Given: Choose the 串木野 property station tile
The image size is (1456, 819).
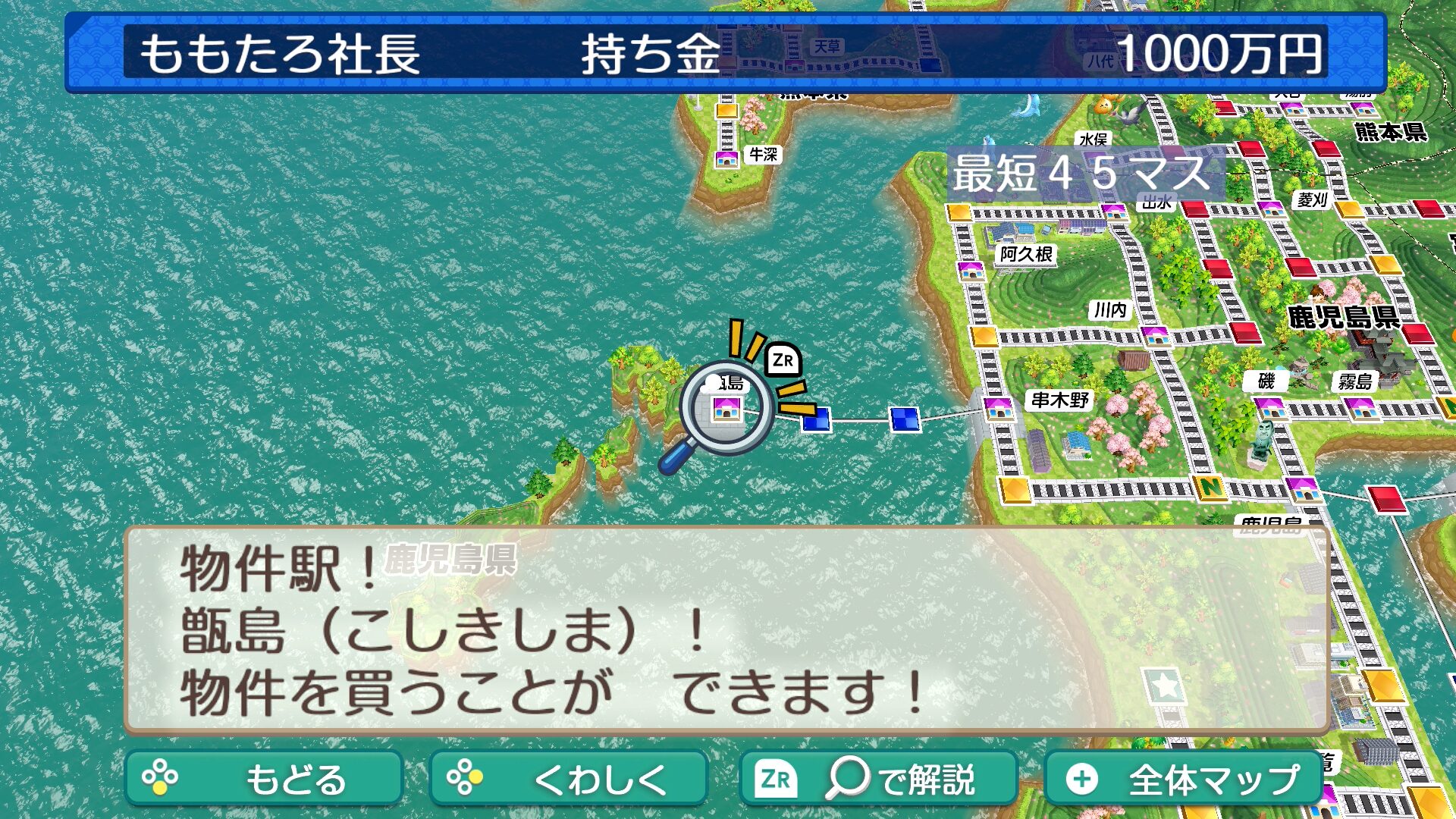Looking at the screenshot, I should 998,409.
